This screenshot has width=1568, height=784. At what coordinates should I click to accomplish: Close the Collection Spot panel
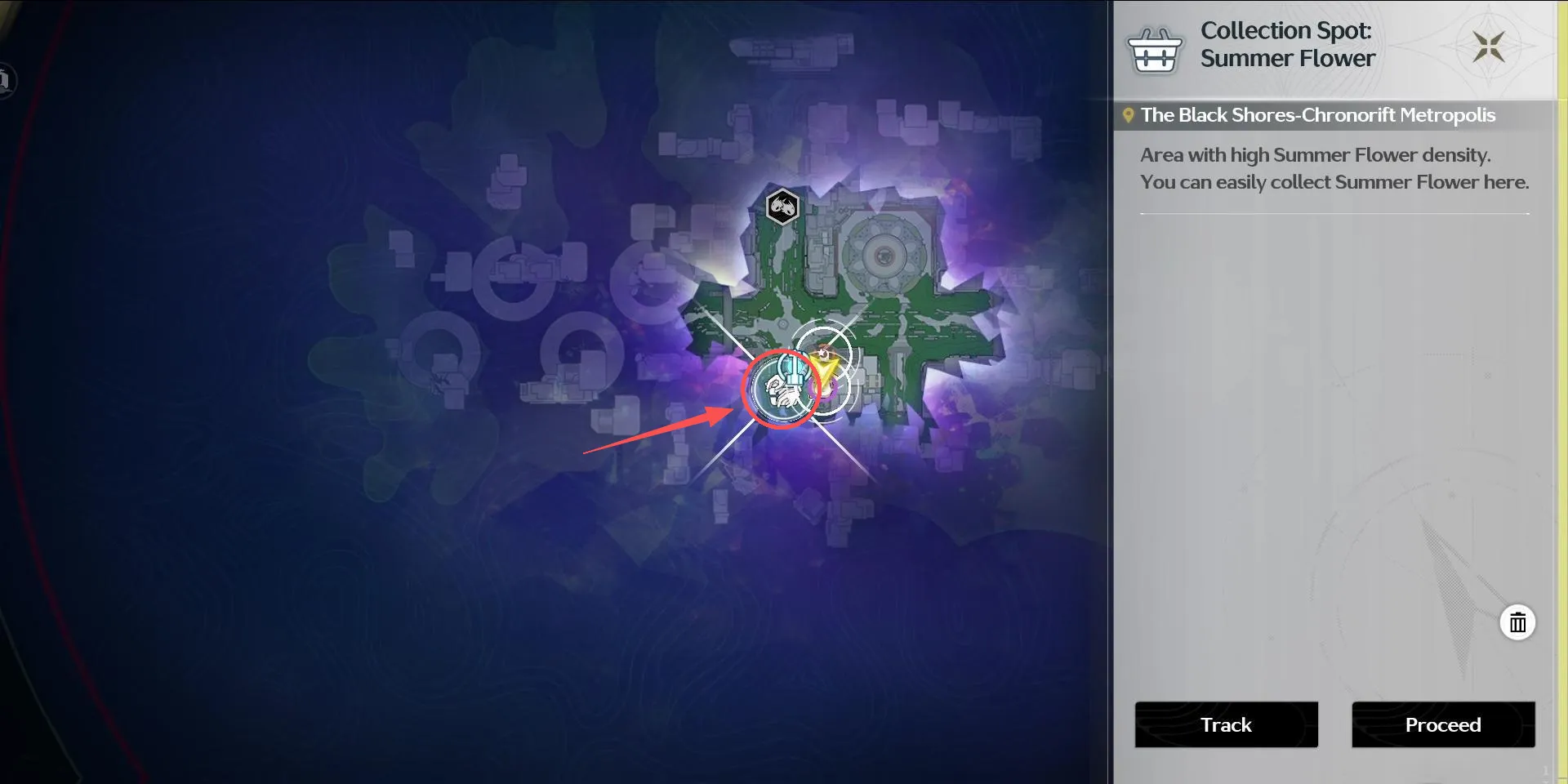(1488, 47)
